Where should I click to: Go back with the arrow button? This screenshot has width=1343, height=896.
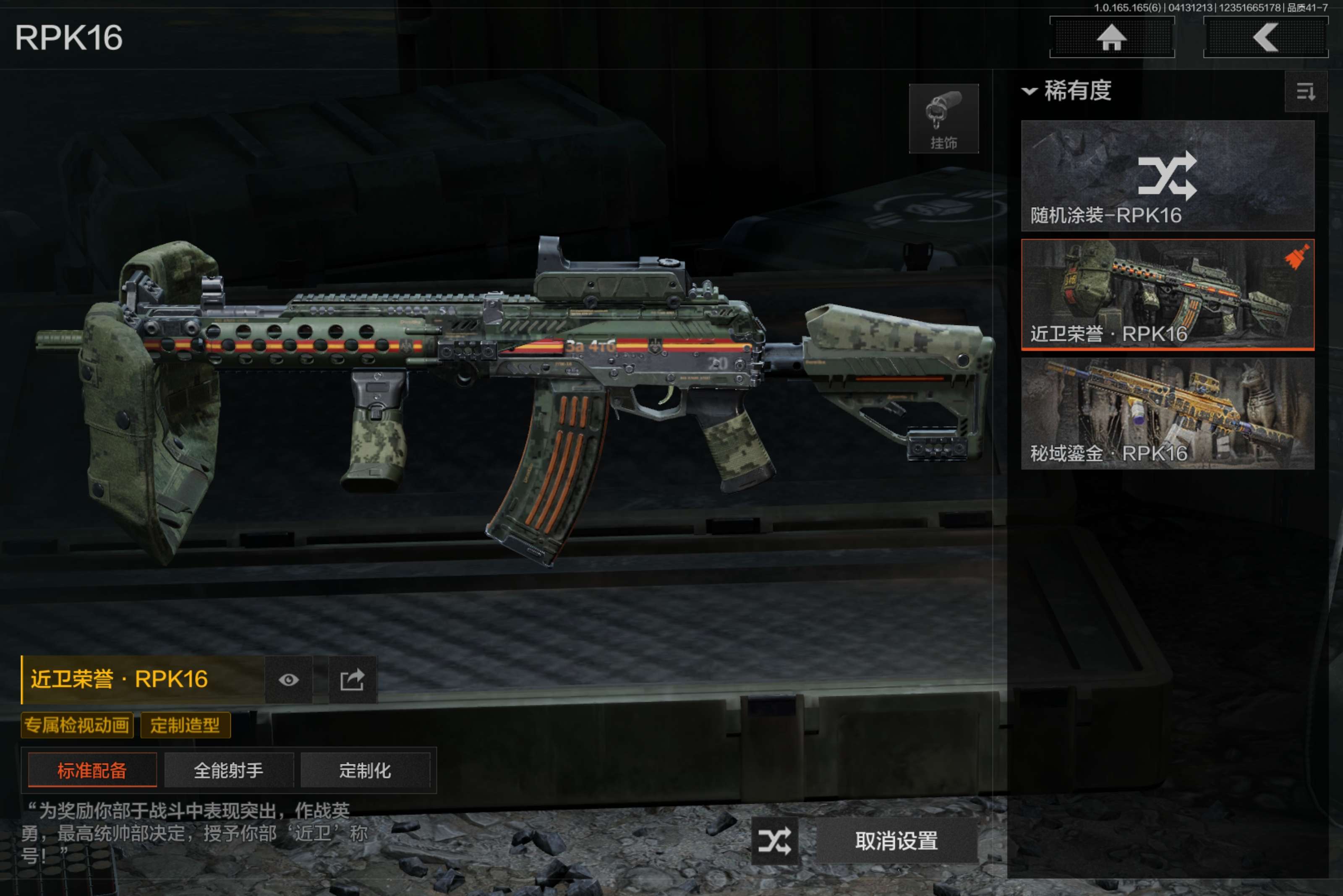[x=1265, y=38]
